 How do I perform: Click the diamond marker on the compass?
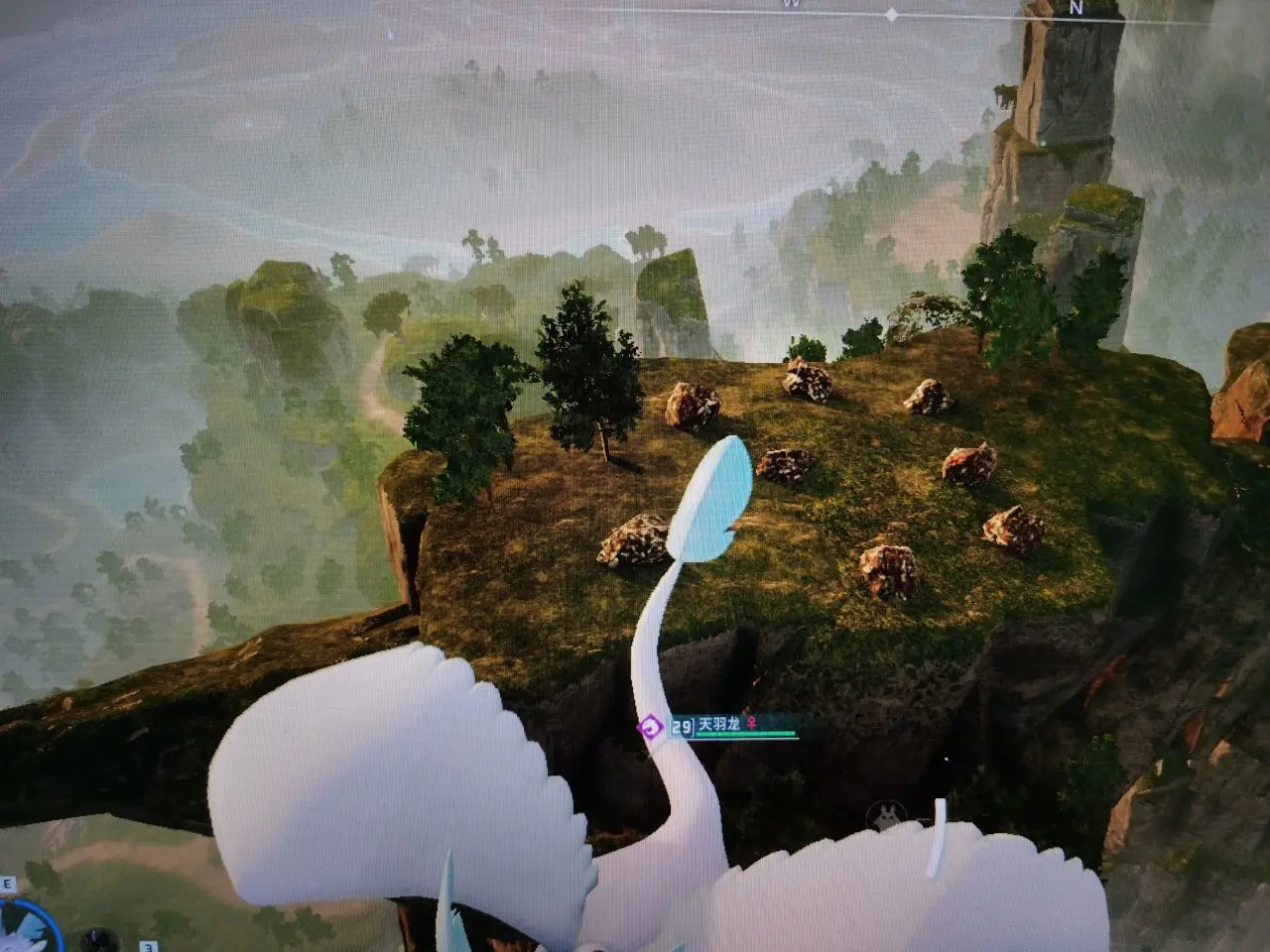(x=891, y=15)
